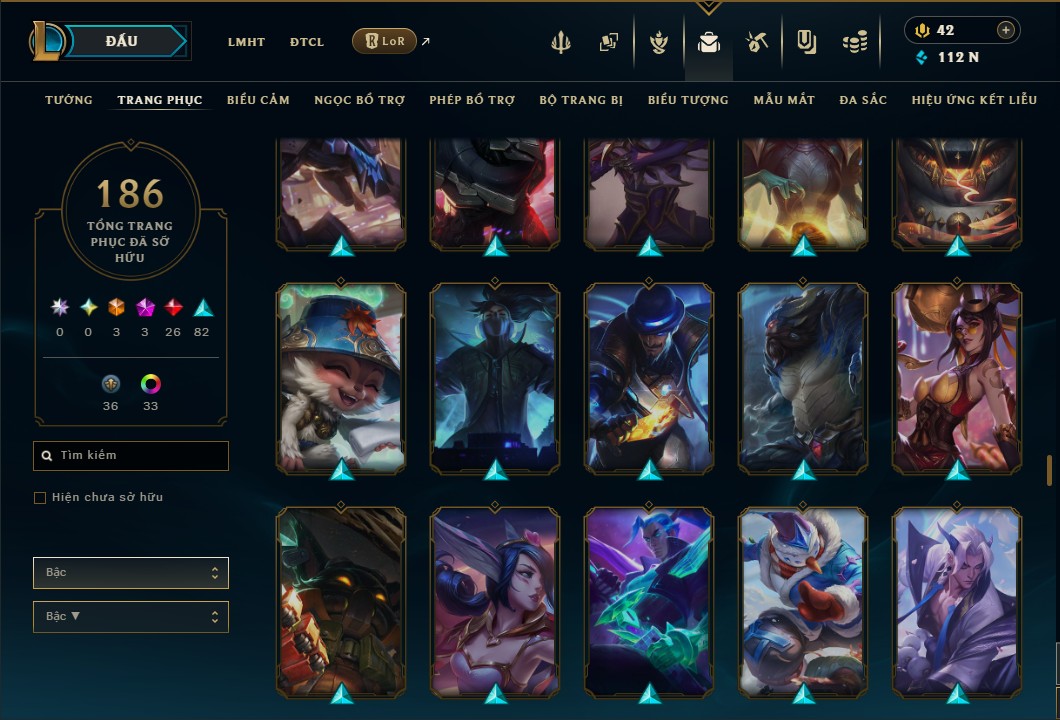
Task: Switch to the TƯỚNG tab
Action: [x=69, y=100]
